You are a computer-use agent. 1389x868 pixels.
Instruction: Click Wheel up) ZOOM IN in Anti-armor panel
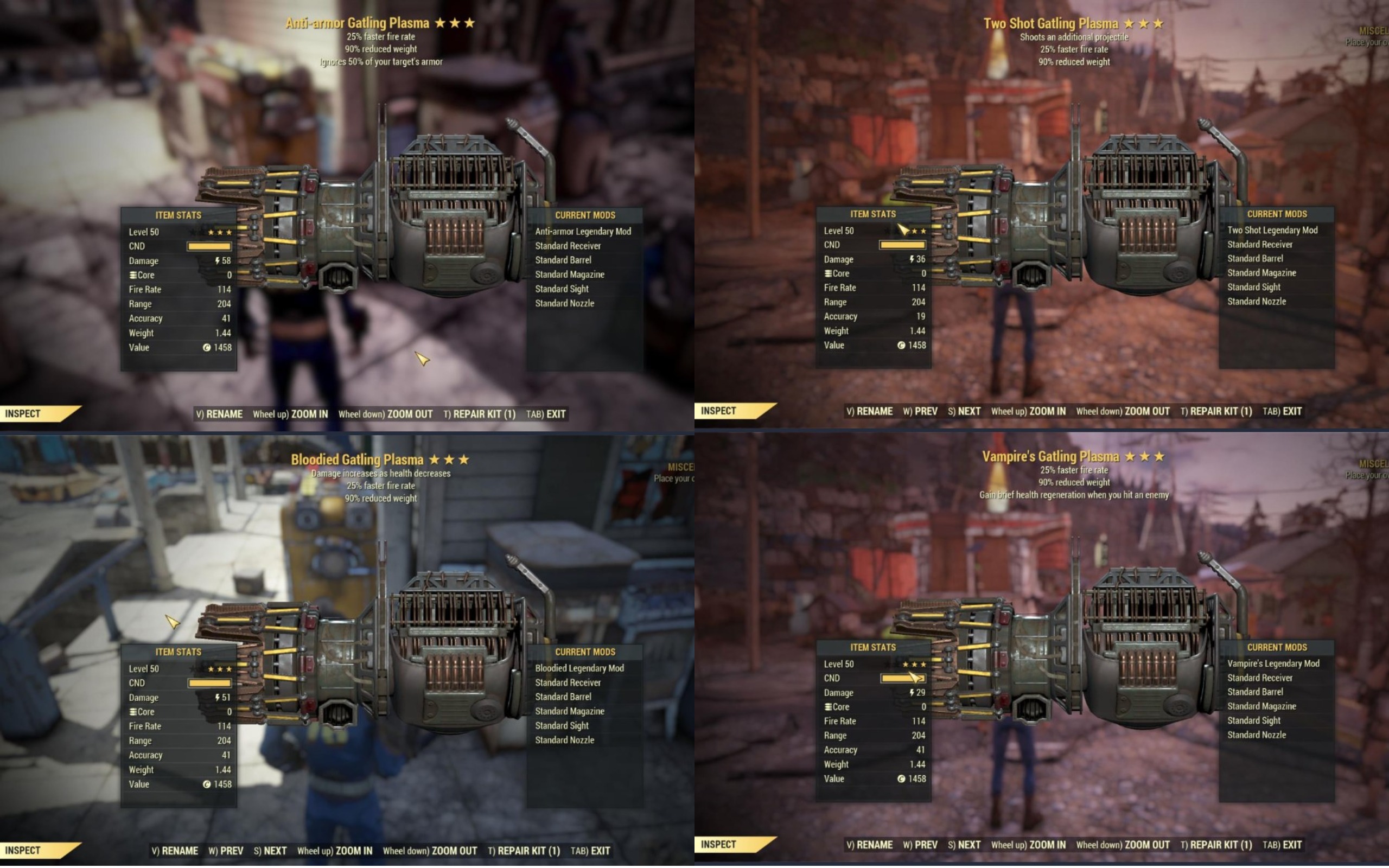[x=293, y=413]
